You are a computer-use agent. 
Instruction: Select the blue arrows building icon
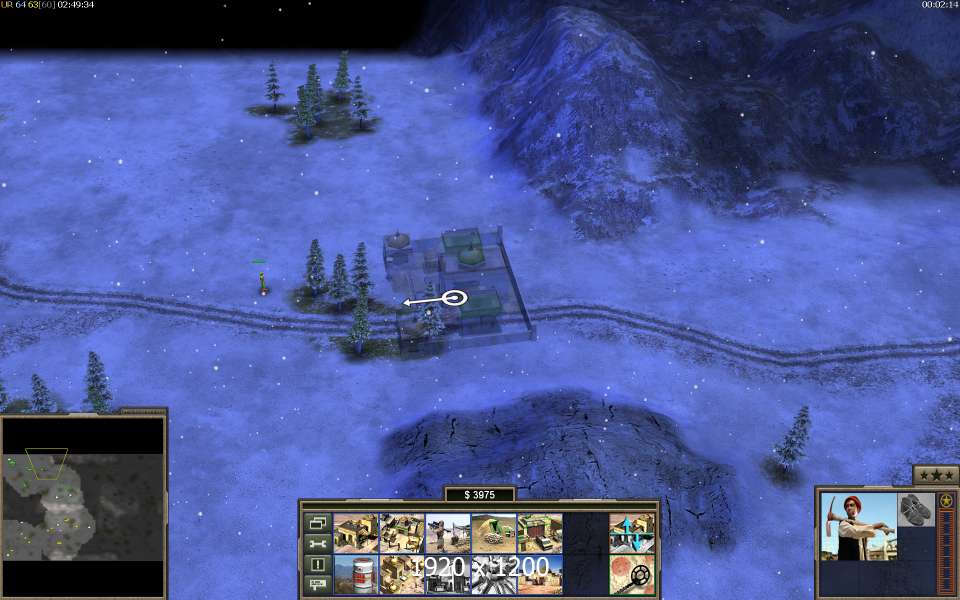click(631, 533)
